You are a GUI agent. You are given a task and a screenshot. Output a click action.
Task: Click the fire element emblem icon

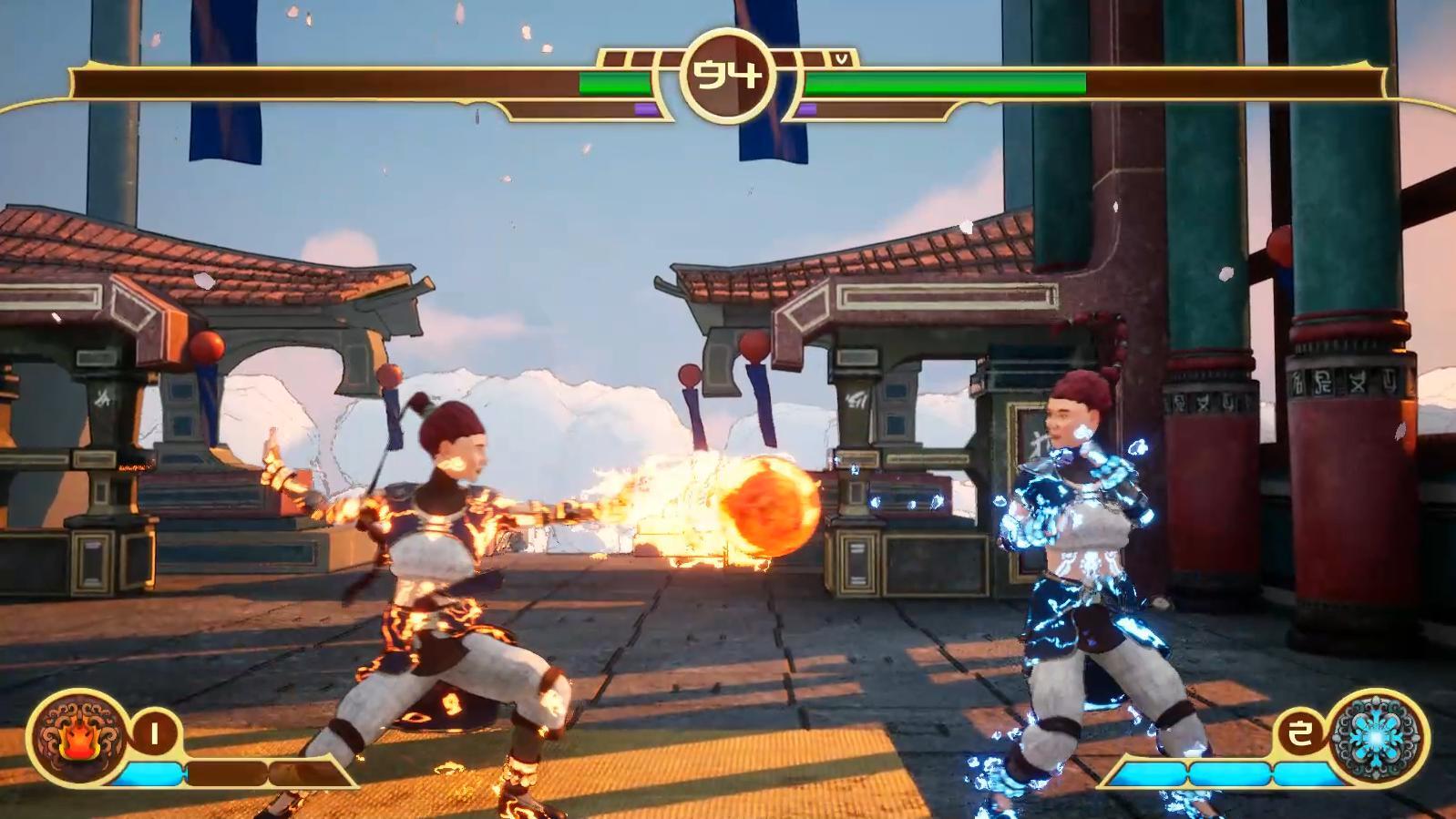point(77,736)
